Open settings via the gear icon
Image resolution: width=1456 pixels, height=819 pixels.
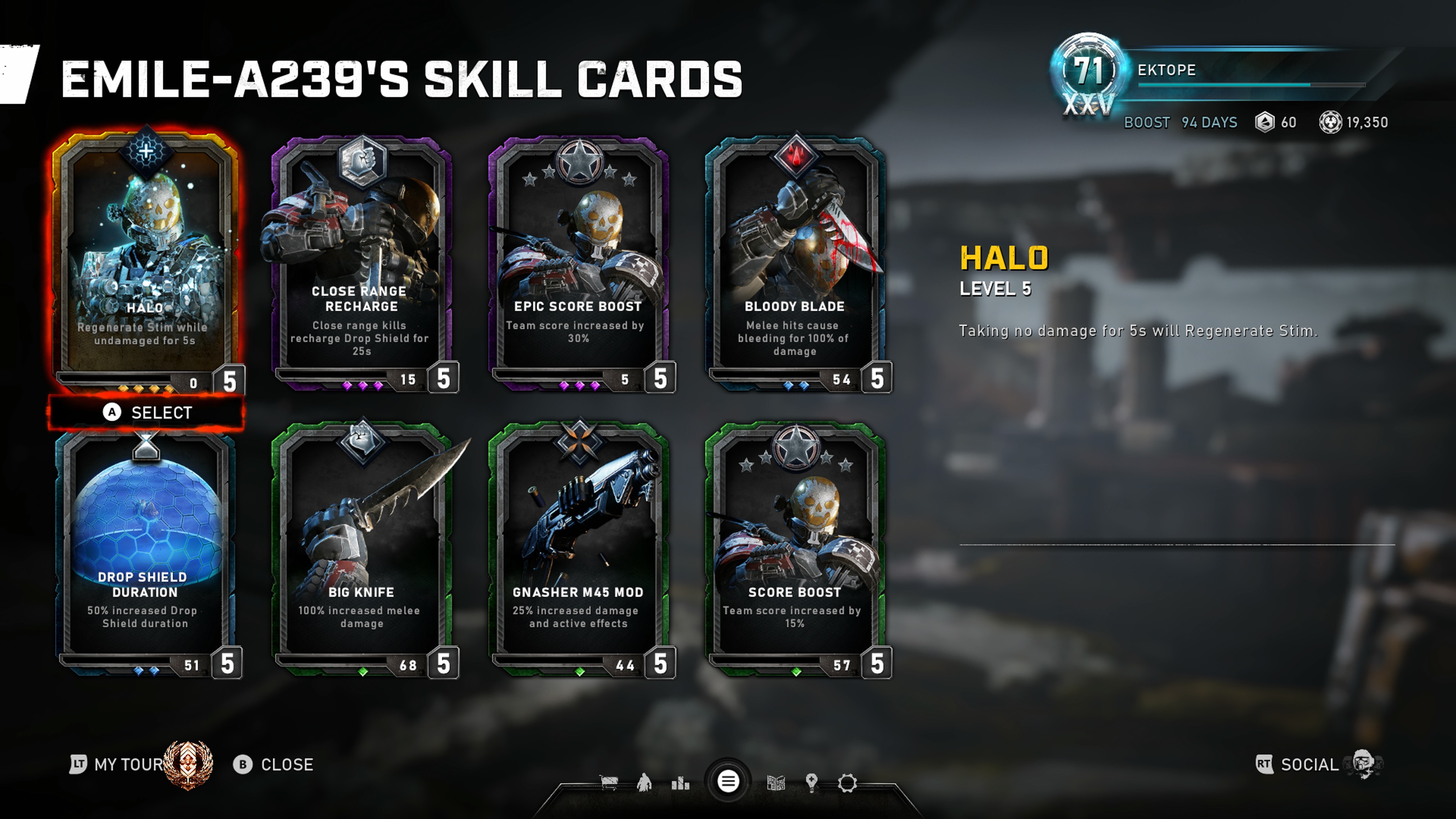click(x=847, y=783)
